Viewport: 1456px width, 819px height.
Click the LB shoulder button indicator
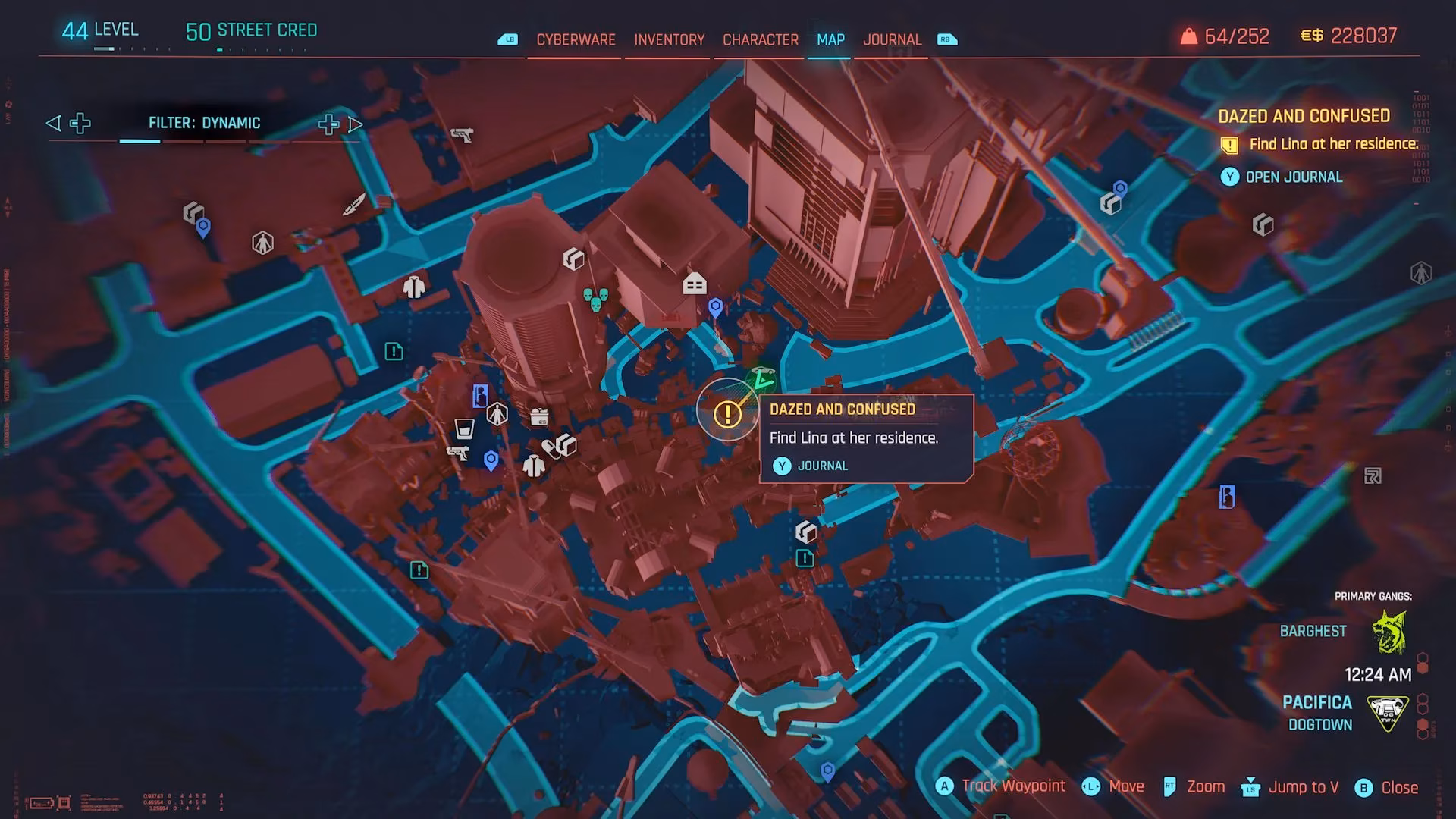tap(509, 39)
